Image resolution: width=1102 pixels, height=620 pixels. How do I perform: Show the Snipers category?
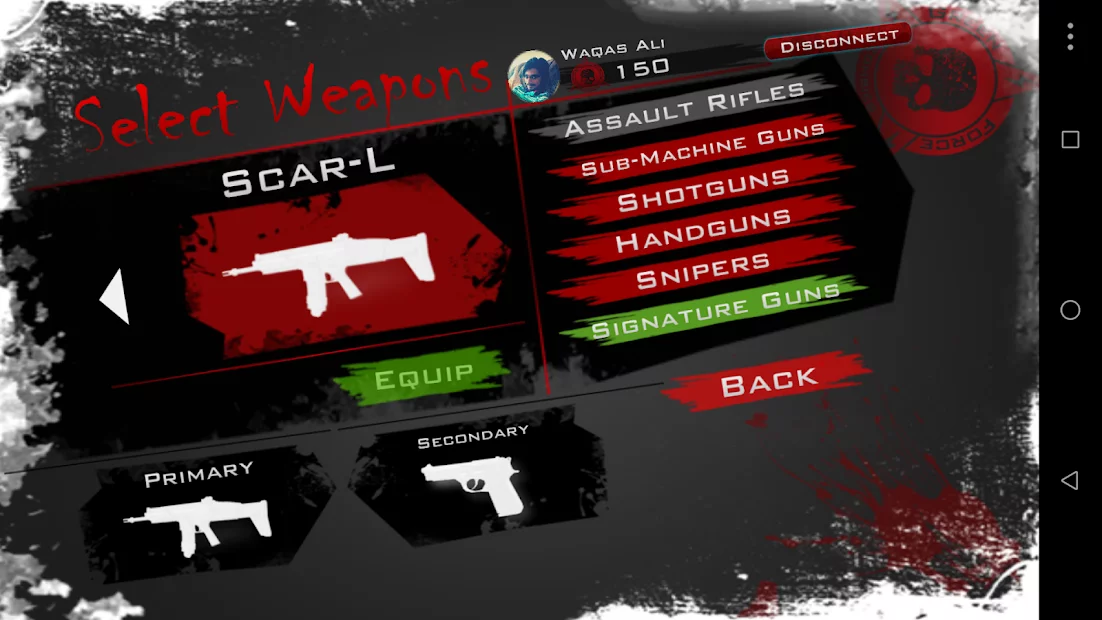703,272
